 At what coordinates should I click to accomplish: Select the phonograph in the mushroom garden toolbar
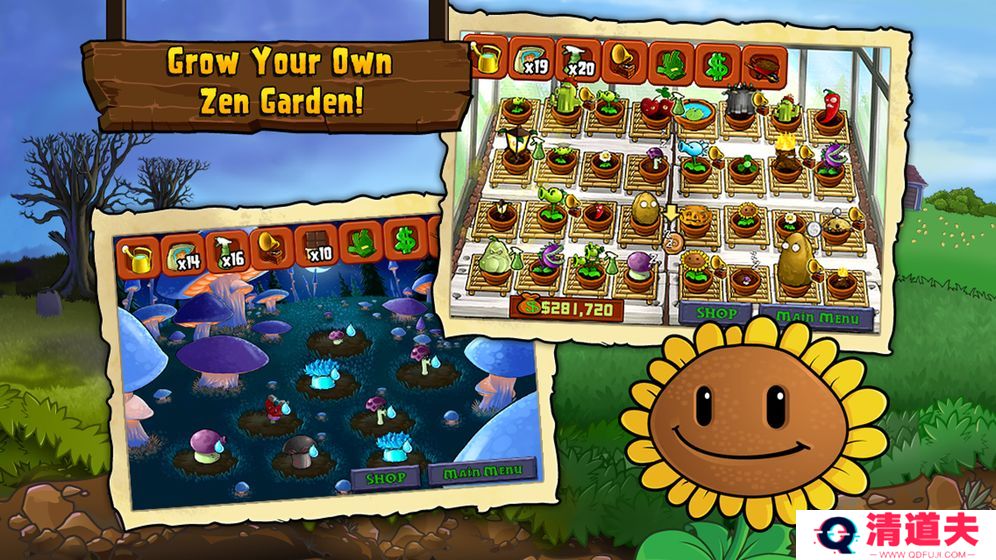pos(271,246)
